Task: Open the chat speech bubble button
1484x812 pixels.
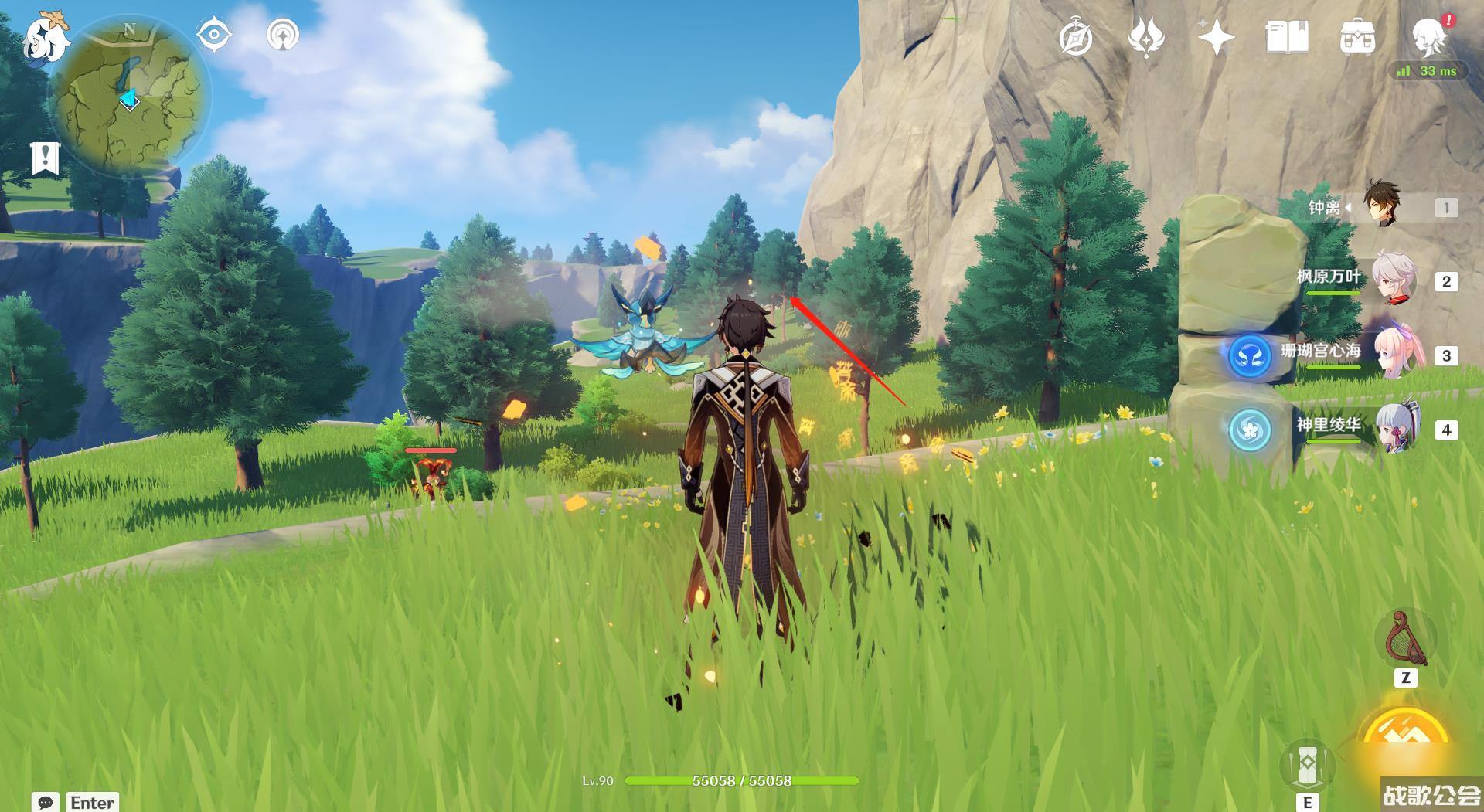Action: (x=46, y=802)
